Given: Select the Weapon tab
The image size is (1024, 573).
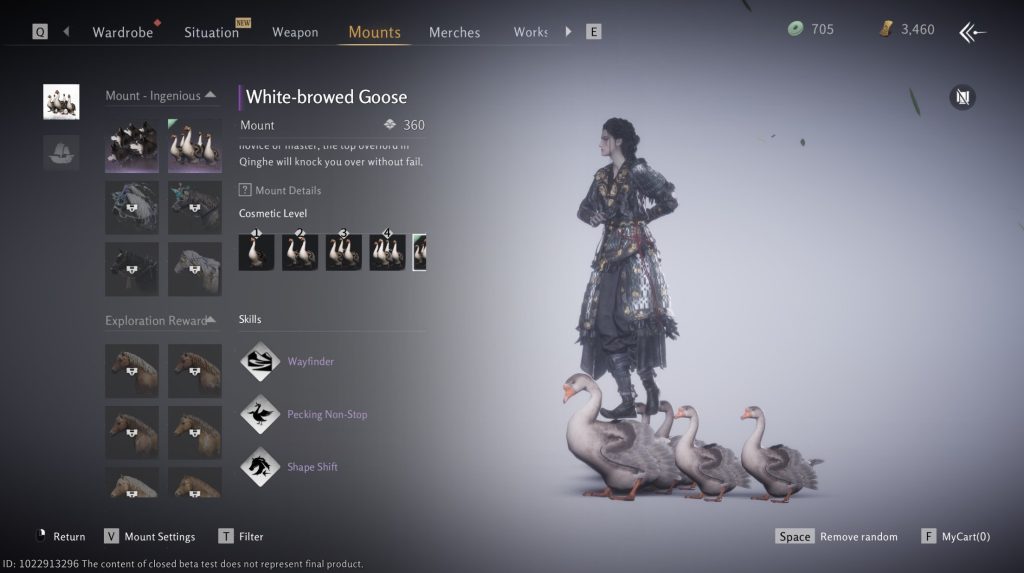Looking at the screenshot, I should tap(295, 32).
